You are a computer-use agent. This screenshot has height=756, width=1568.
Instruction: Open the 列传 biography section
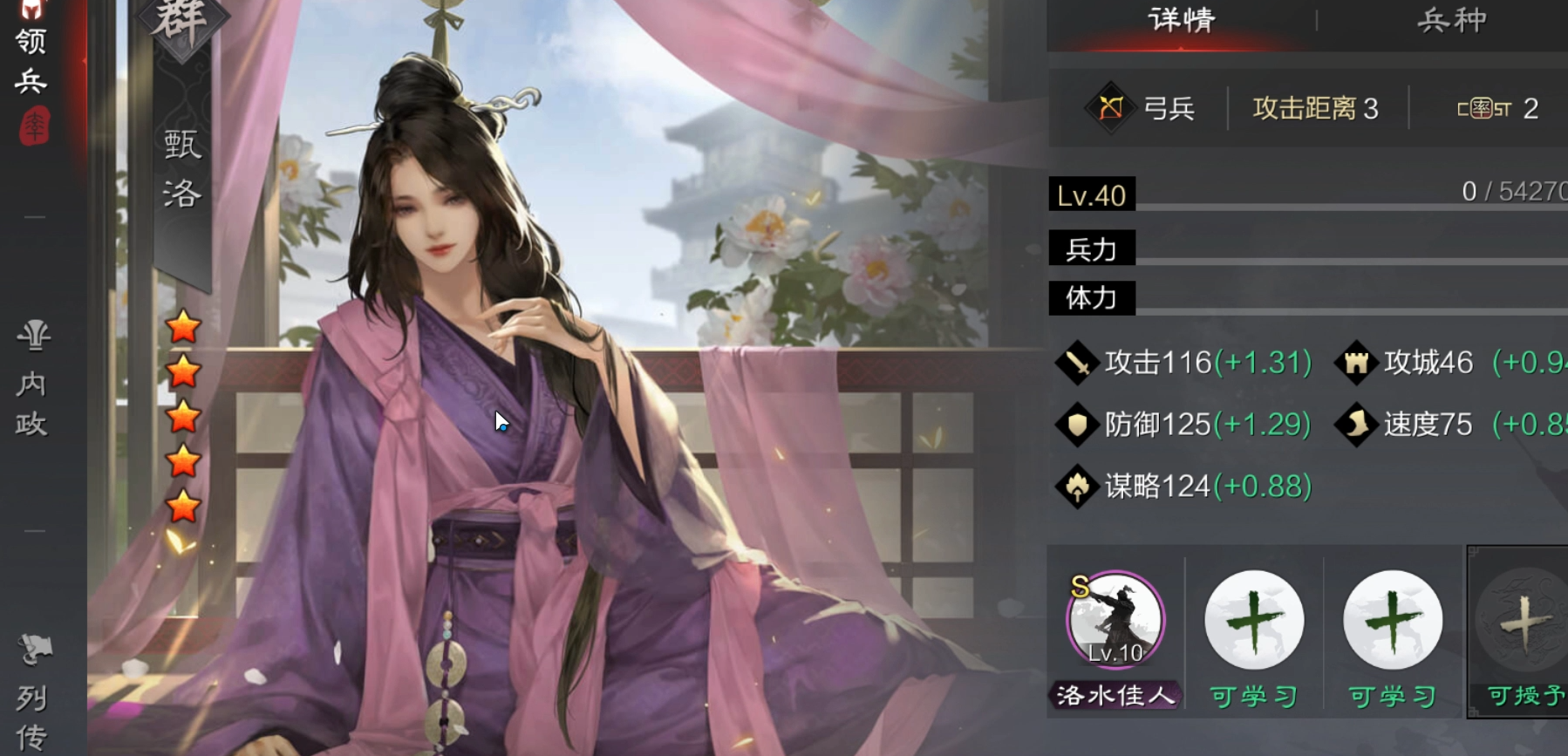click(32, 698)
